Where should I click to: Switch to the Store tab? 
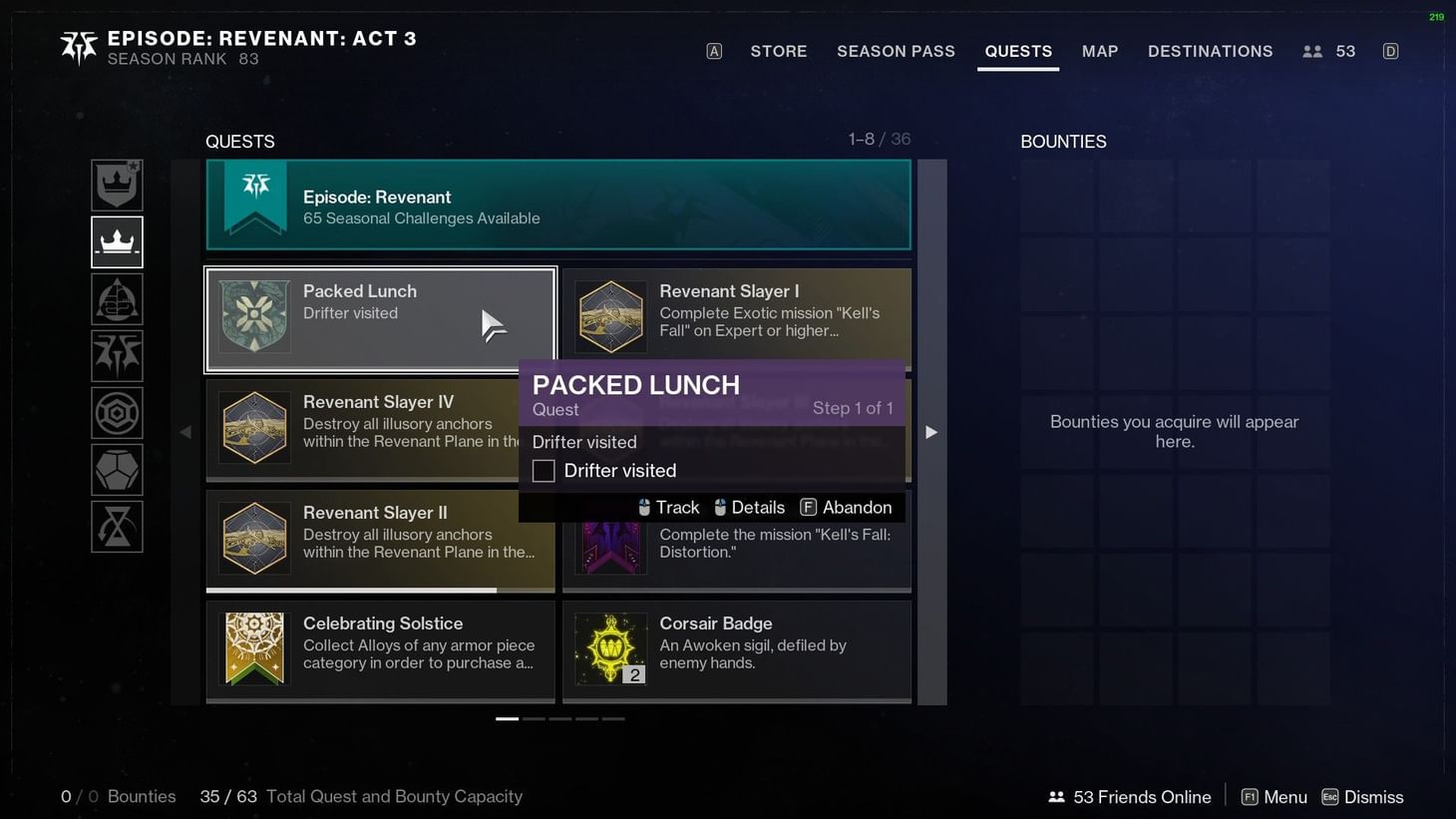(x=779, y=51)
